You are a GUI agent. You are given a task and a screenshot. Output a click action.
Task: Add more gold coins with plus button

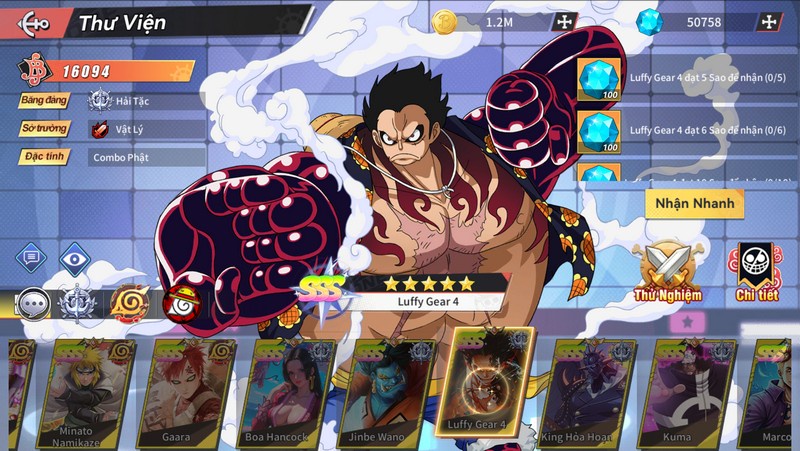pos(565,21)
